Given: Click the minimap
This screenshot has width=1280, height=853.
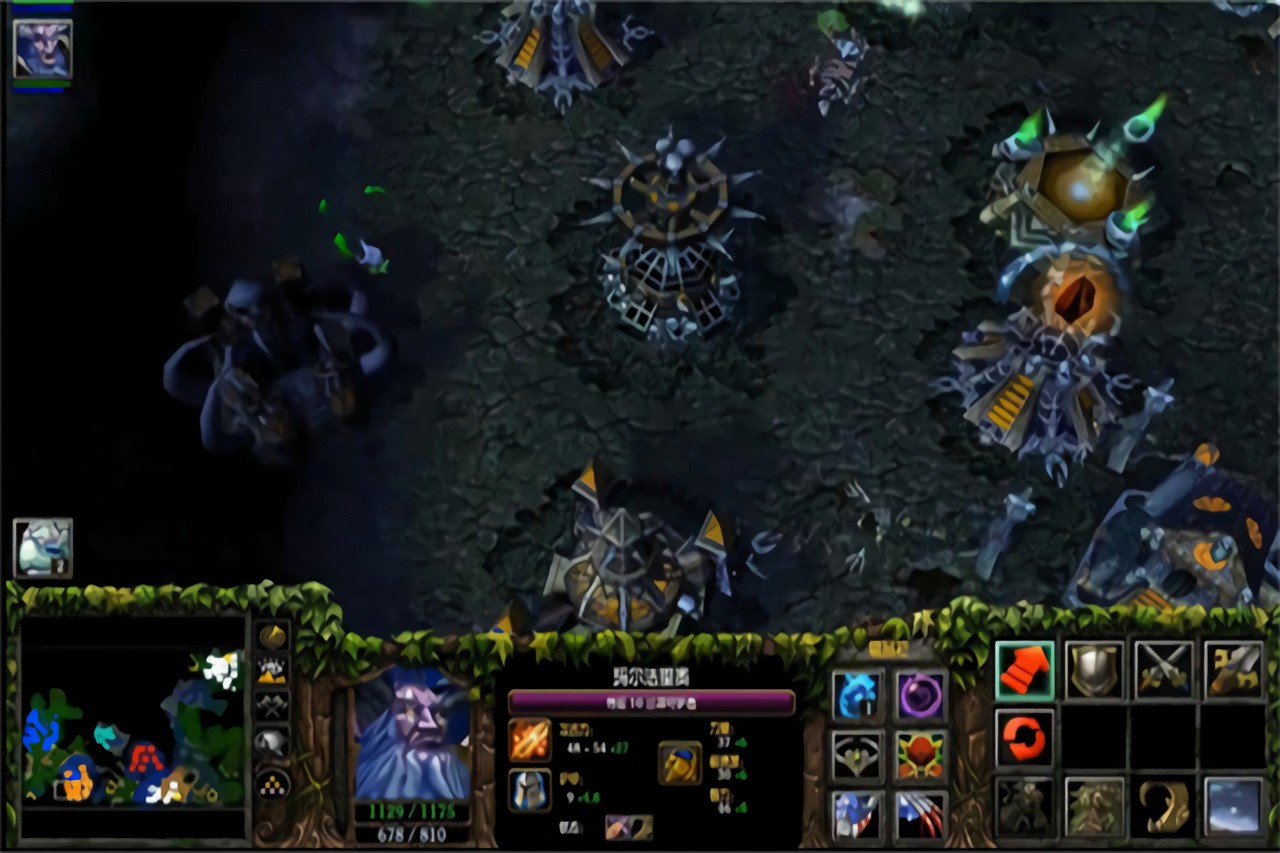Looking at the screenshot, I should tap(132, 725).
